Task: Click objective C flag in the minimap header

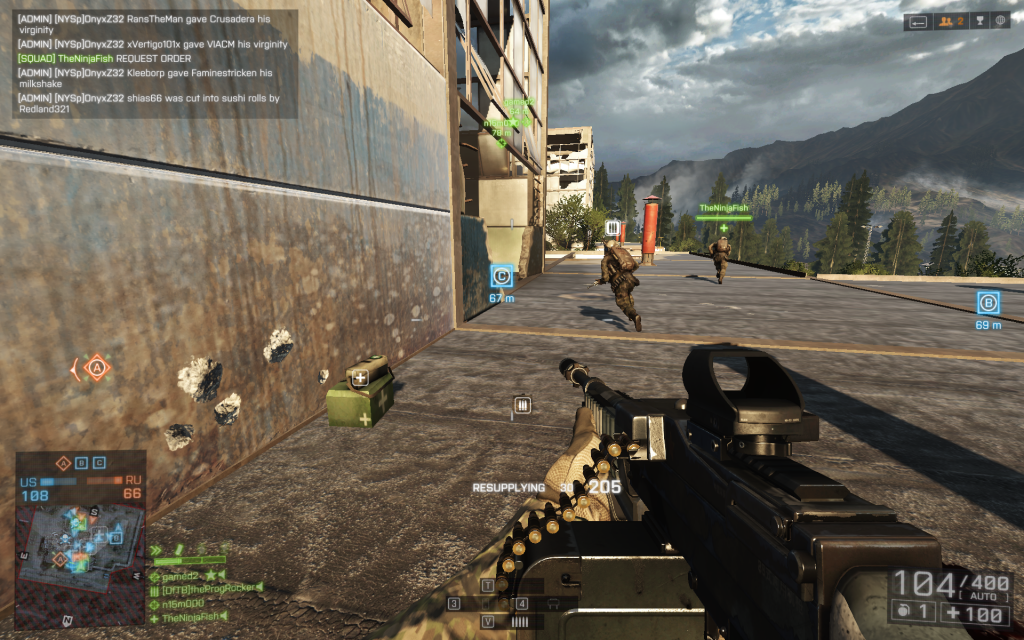Action: (x=100, y=463)
